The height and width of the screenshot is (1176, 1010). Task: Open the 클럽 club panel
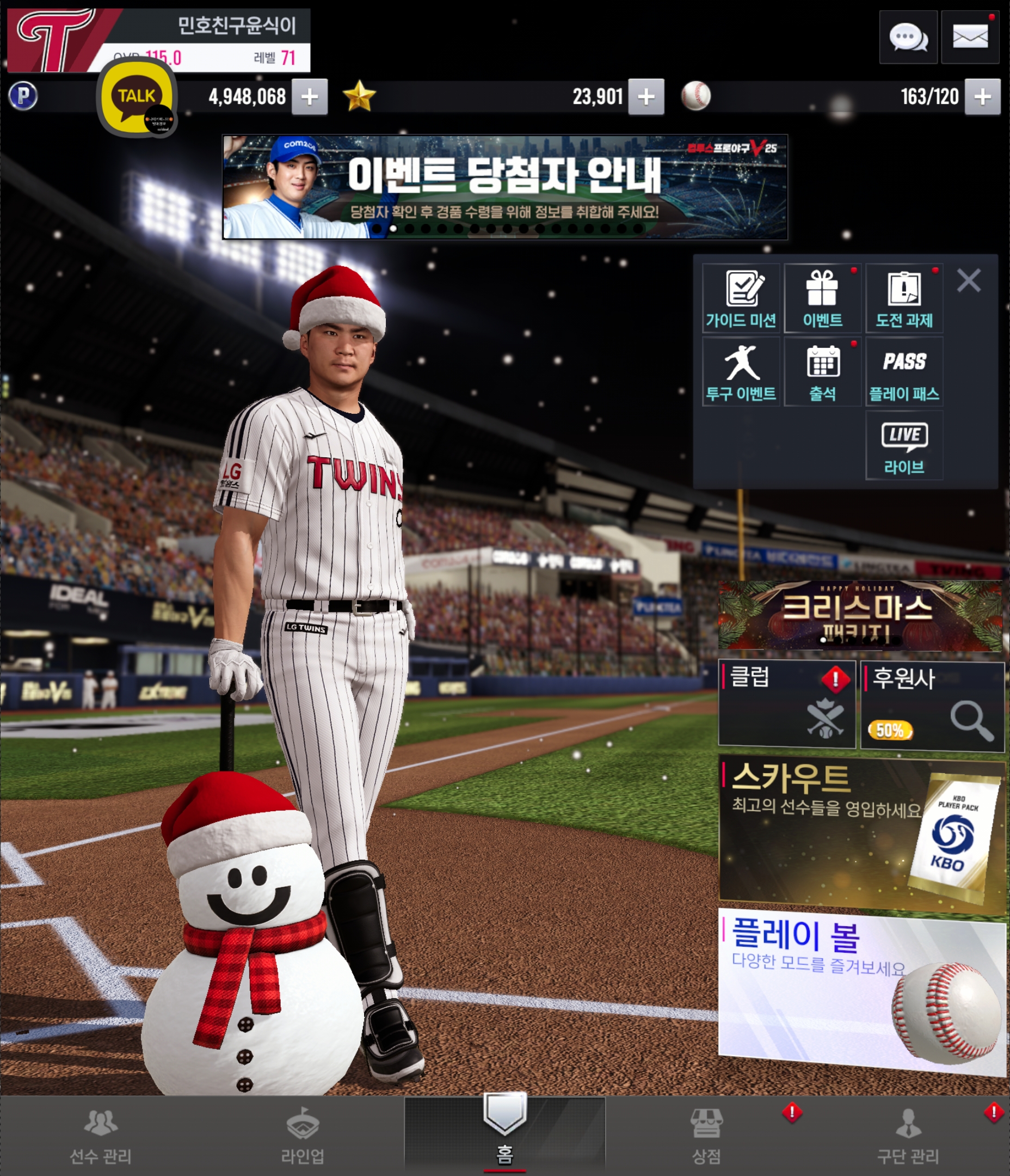tap(786, 704)
